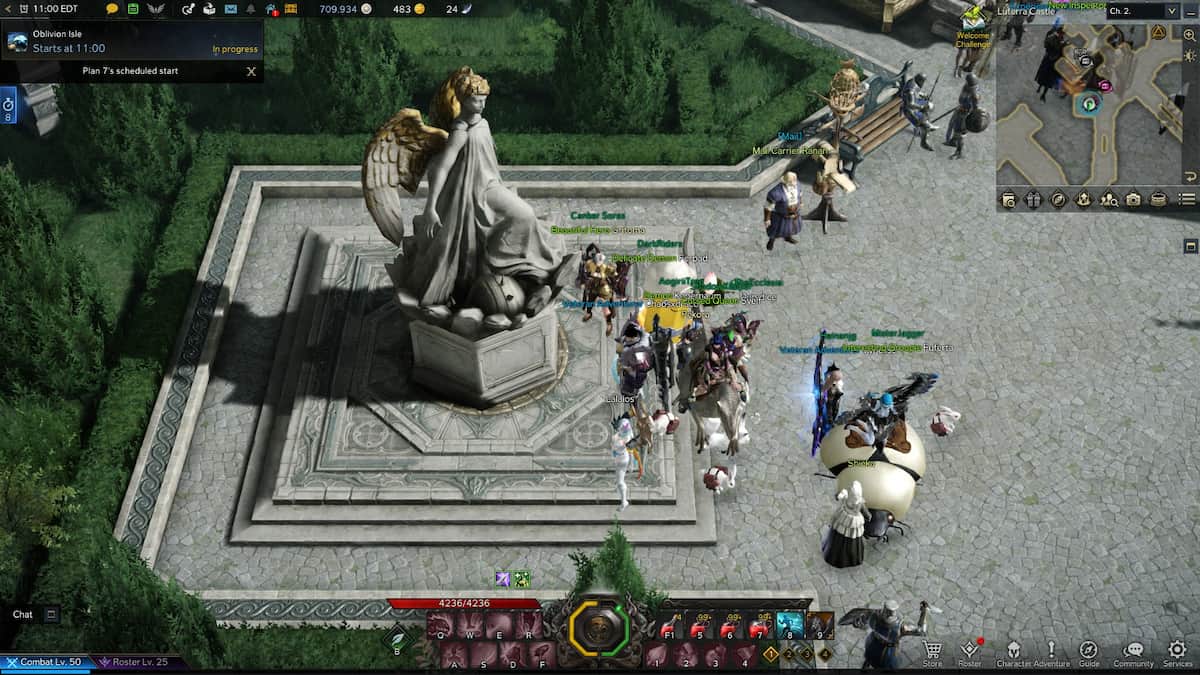
Task: Open the minimap list menu icon
Action: pyautogui.click(x=1187, y=200)
